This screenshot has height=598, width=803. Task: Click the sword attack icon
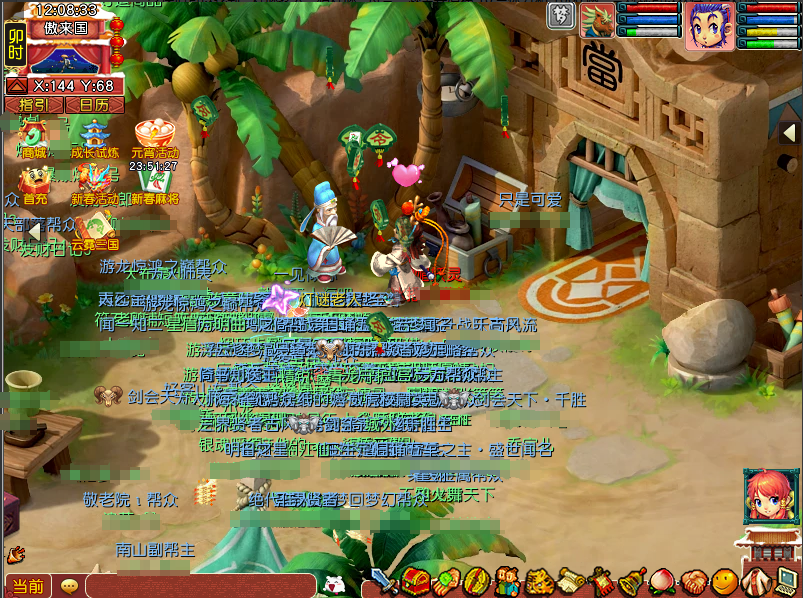point(385,581)
